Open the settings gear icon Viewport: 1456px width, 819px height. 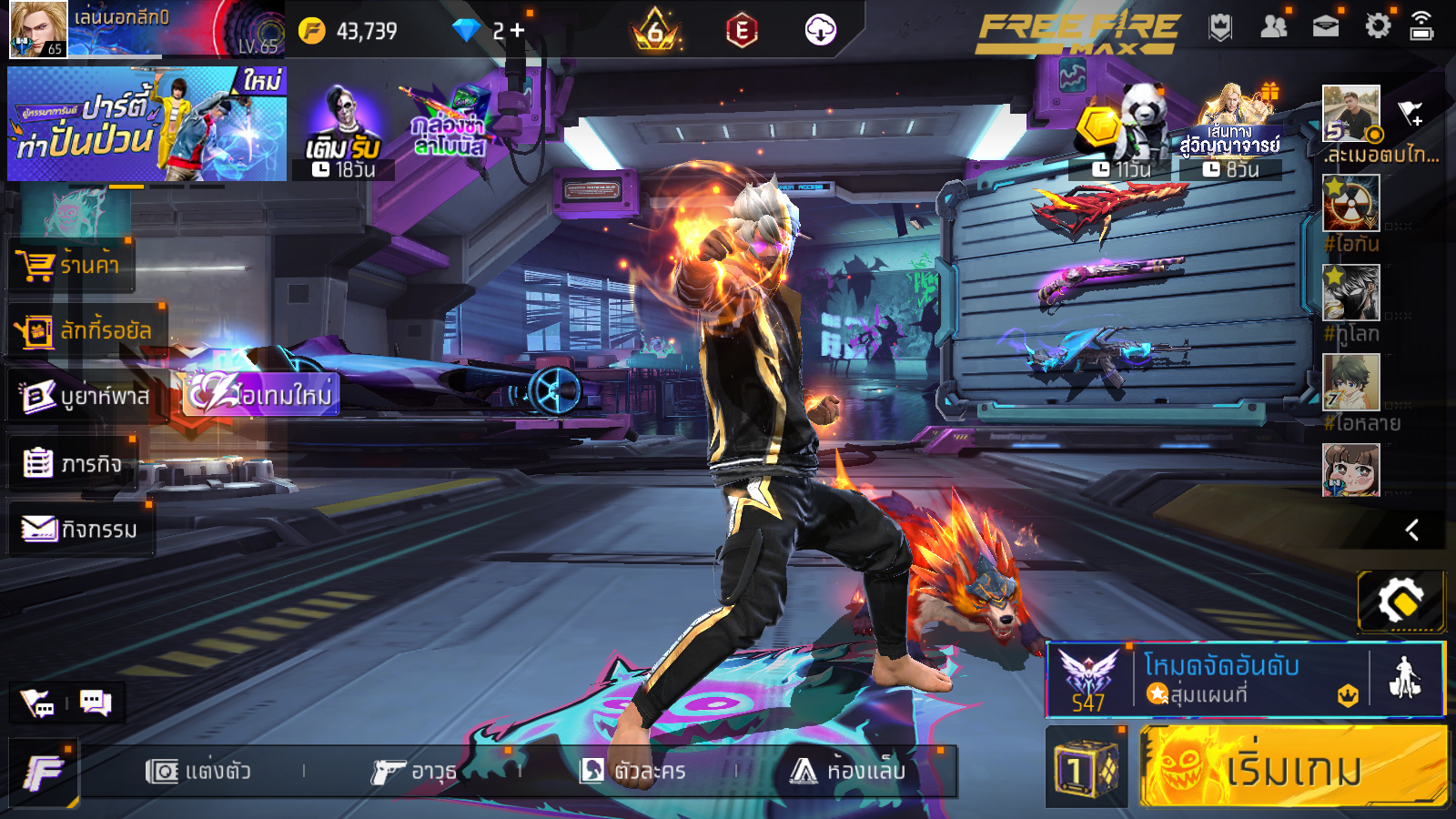1378,26
